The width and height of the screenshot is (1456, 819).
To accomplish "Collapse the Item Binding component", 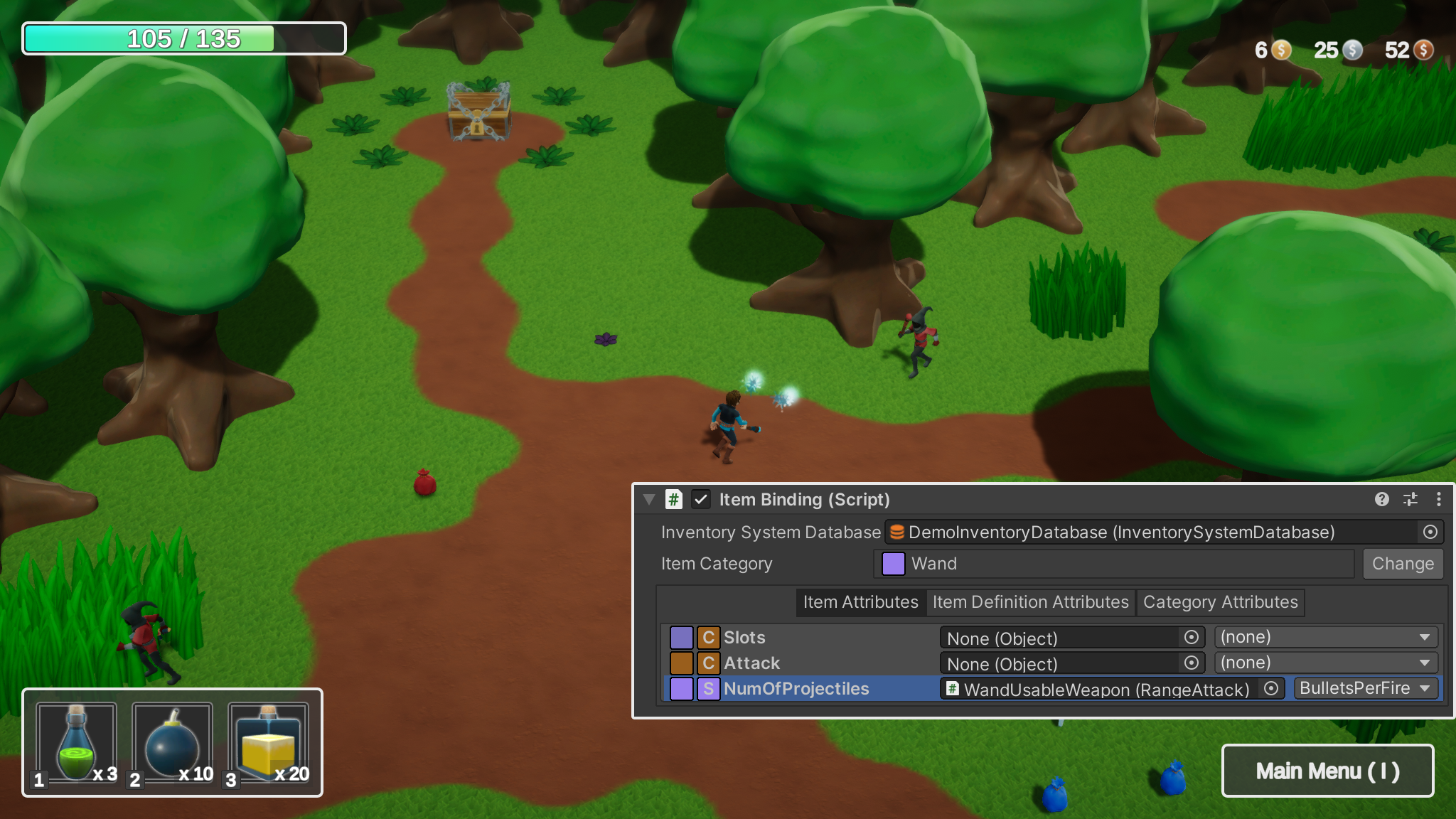I will [650, 500].
